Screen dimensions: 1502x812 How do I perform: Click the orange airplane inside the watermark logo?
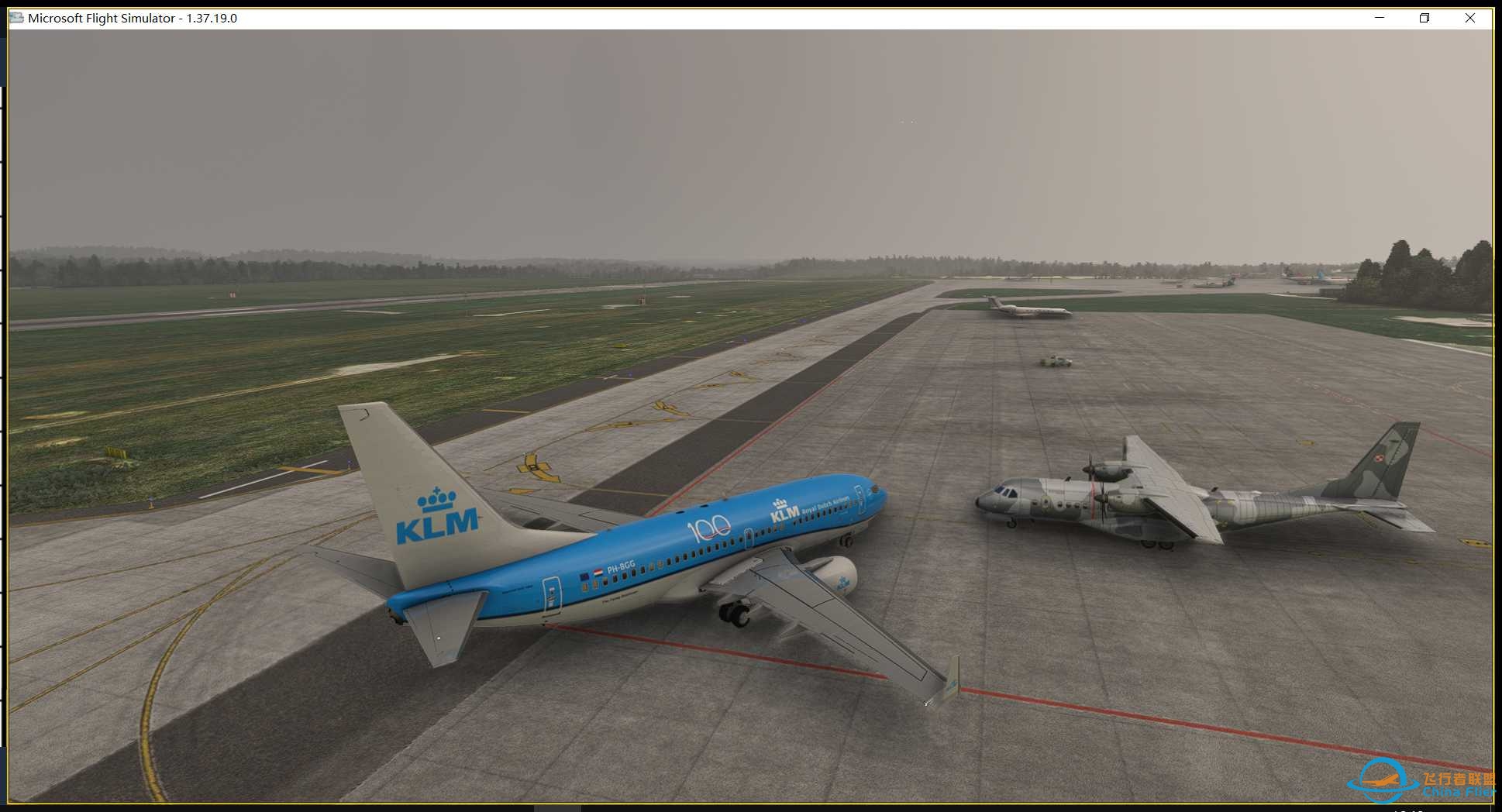pos(1381,780)
